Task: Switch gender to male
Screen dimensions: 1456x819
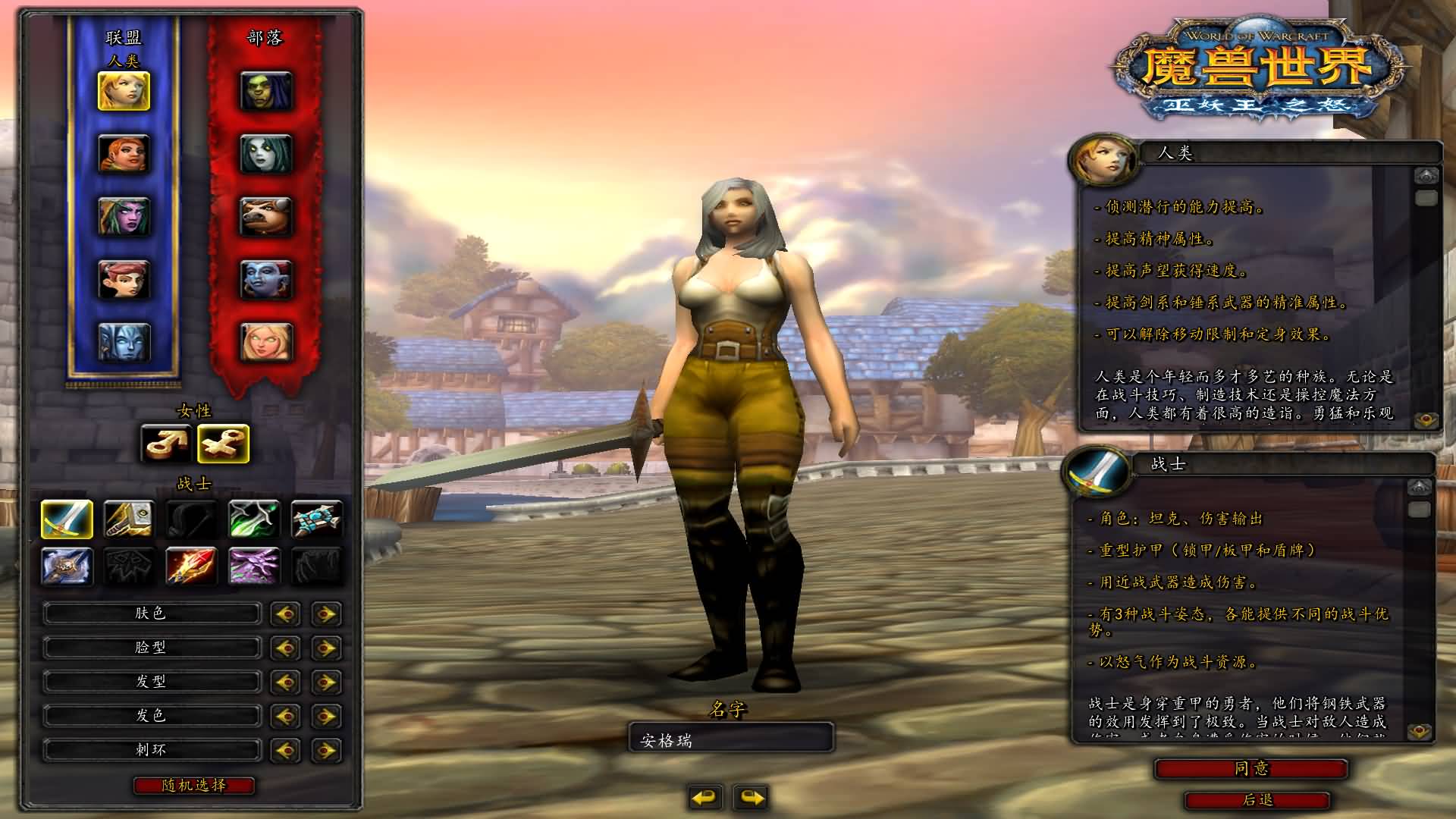Action: [166, 444]
